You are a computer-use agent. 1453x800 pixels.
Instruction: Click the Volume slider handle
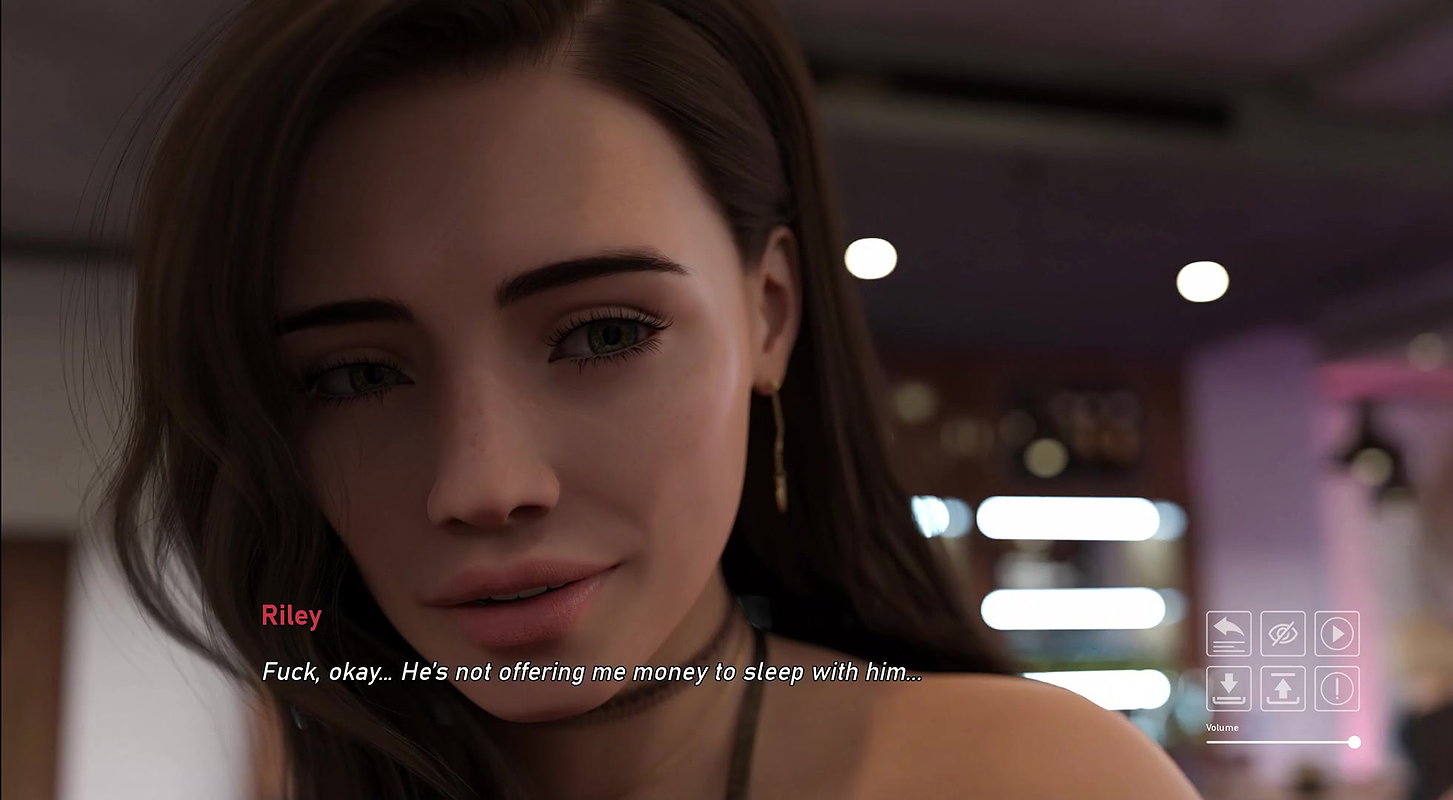pos(1354,742)
